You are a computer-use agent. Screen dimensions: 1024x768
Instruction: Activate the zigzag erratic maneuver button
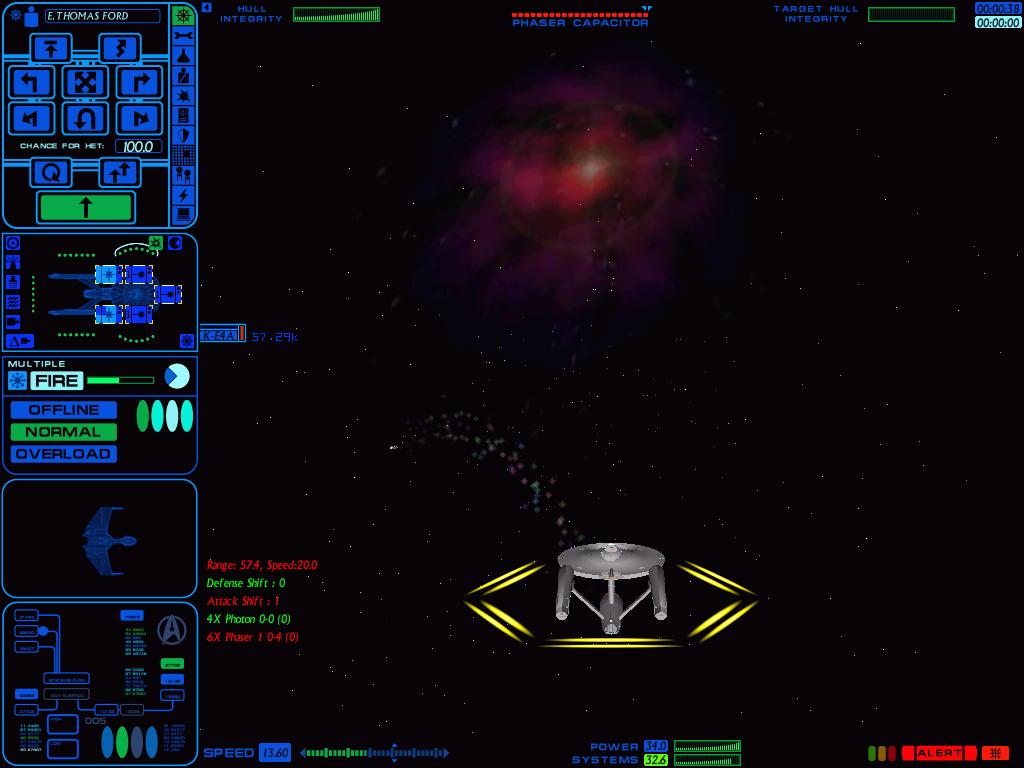[120, 47]
